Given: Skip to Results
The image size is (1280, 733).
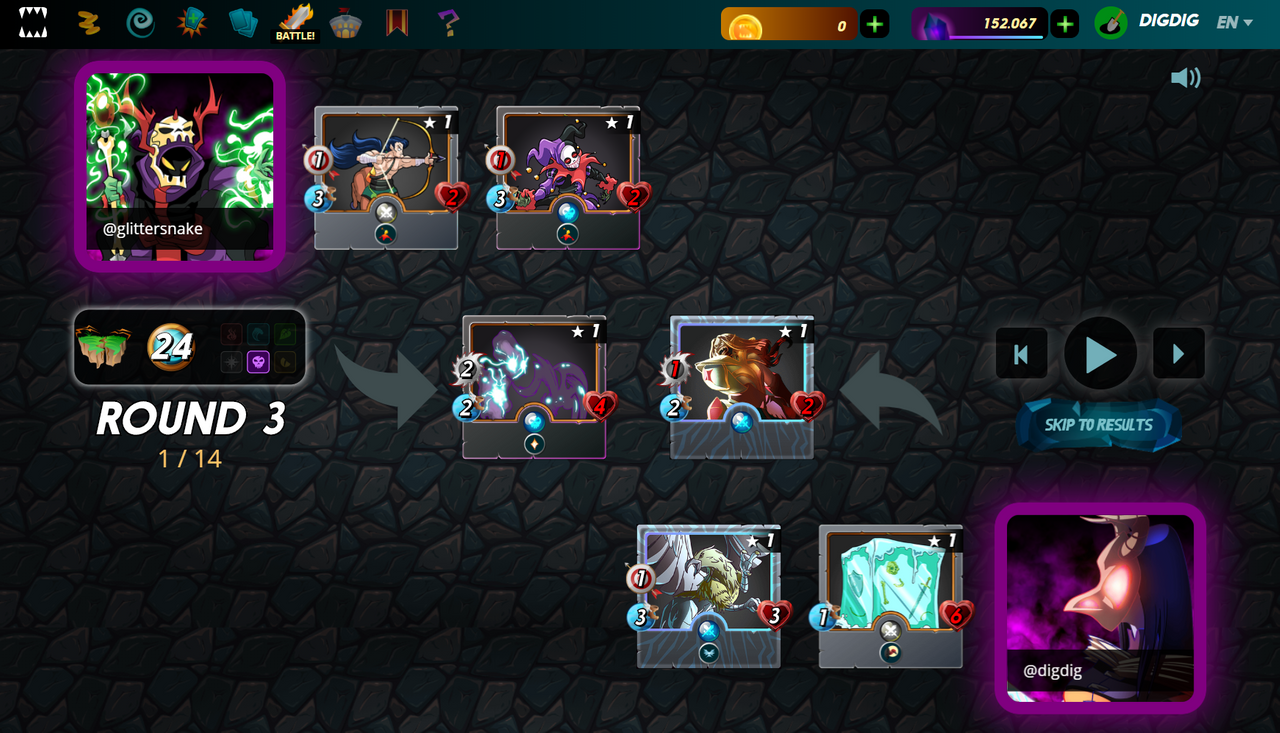Looking at the screenshot, I should (1098, 425).
